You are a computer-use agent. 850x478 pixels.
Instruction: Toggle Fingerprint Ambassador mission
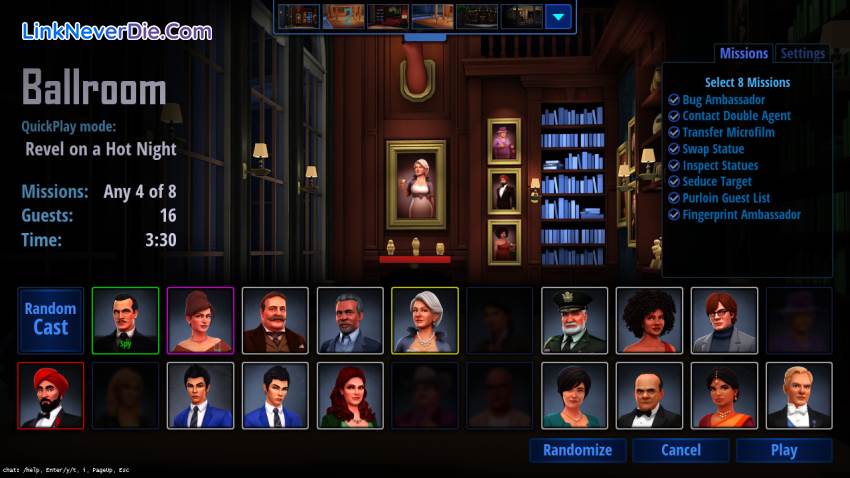click(674, 214)
